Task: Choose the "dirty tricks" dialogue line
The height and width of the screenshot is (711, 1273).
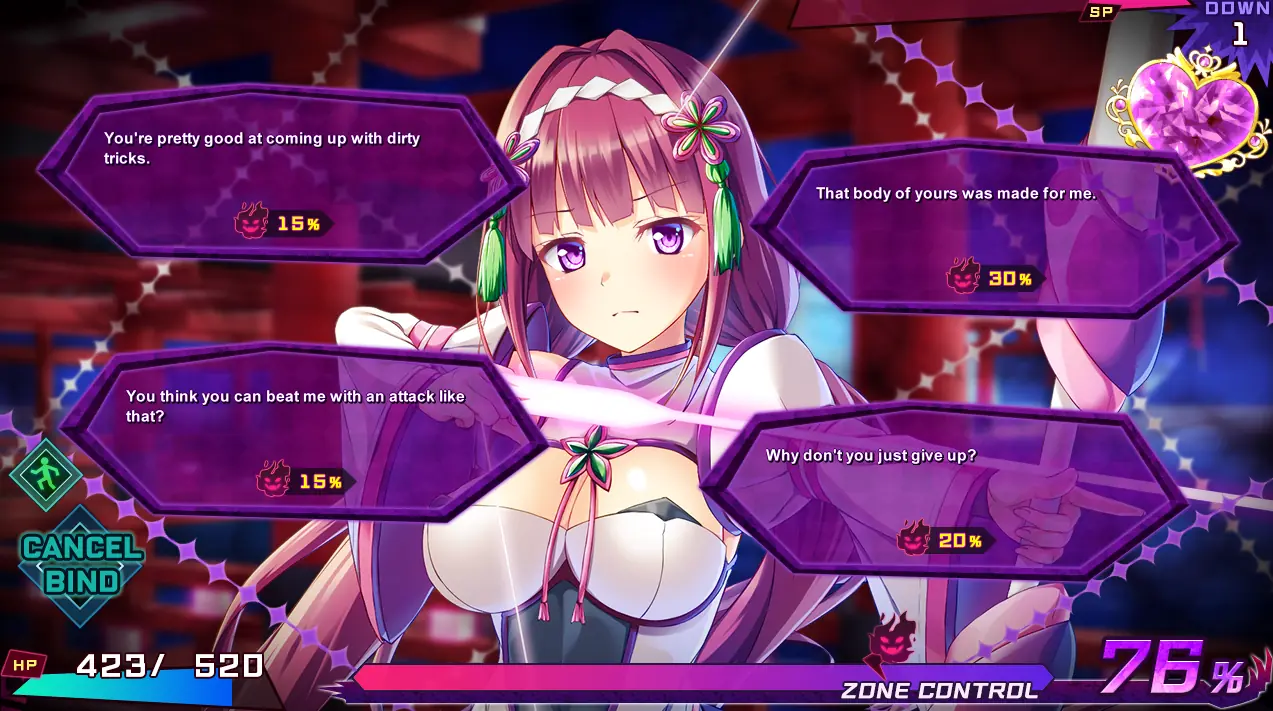Action: (282, 172)
